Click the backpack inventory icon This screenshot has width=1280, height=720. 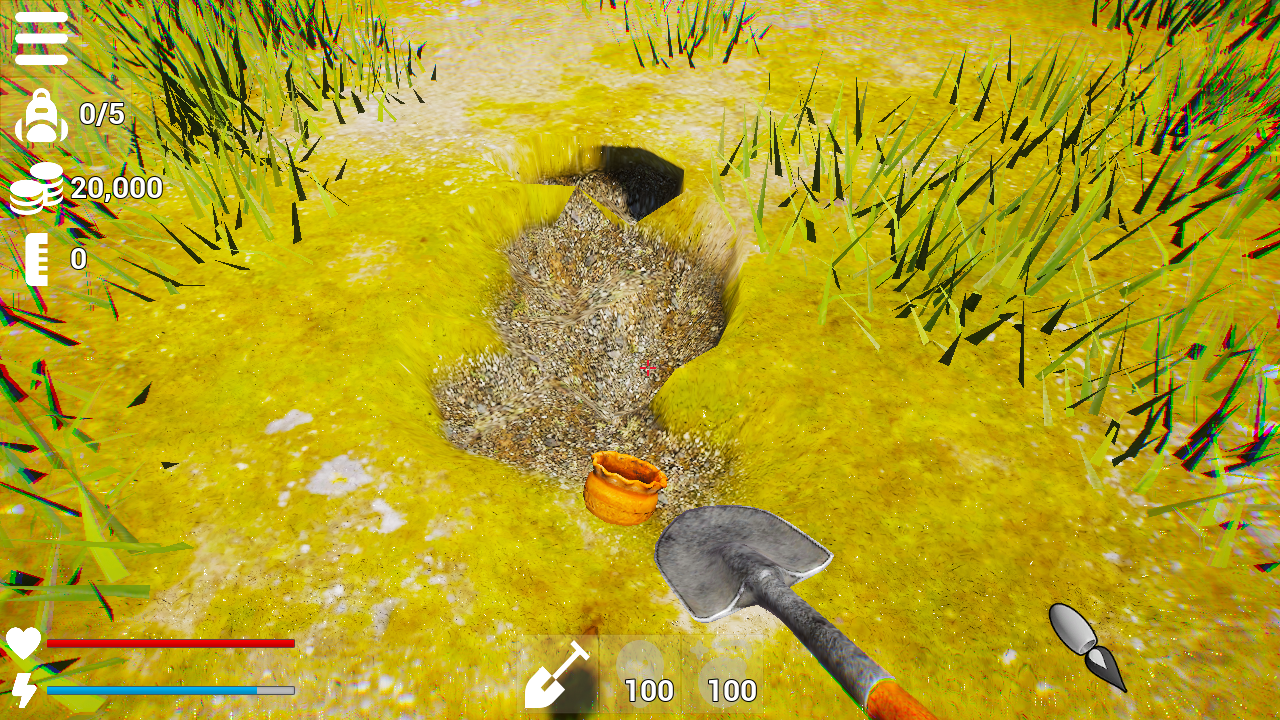(39, 113)
